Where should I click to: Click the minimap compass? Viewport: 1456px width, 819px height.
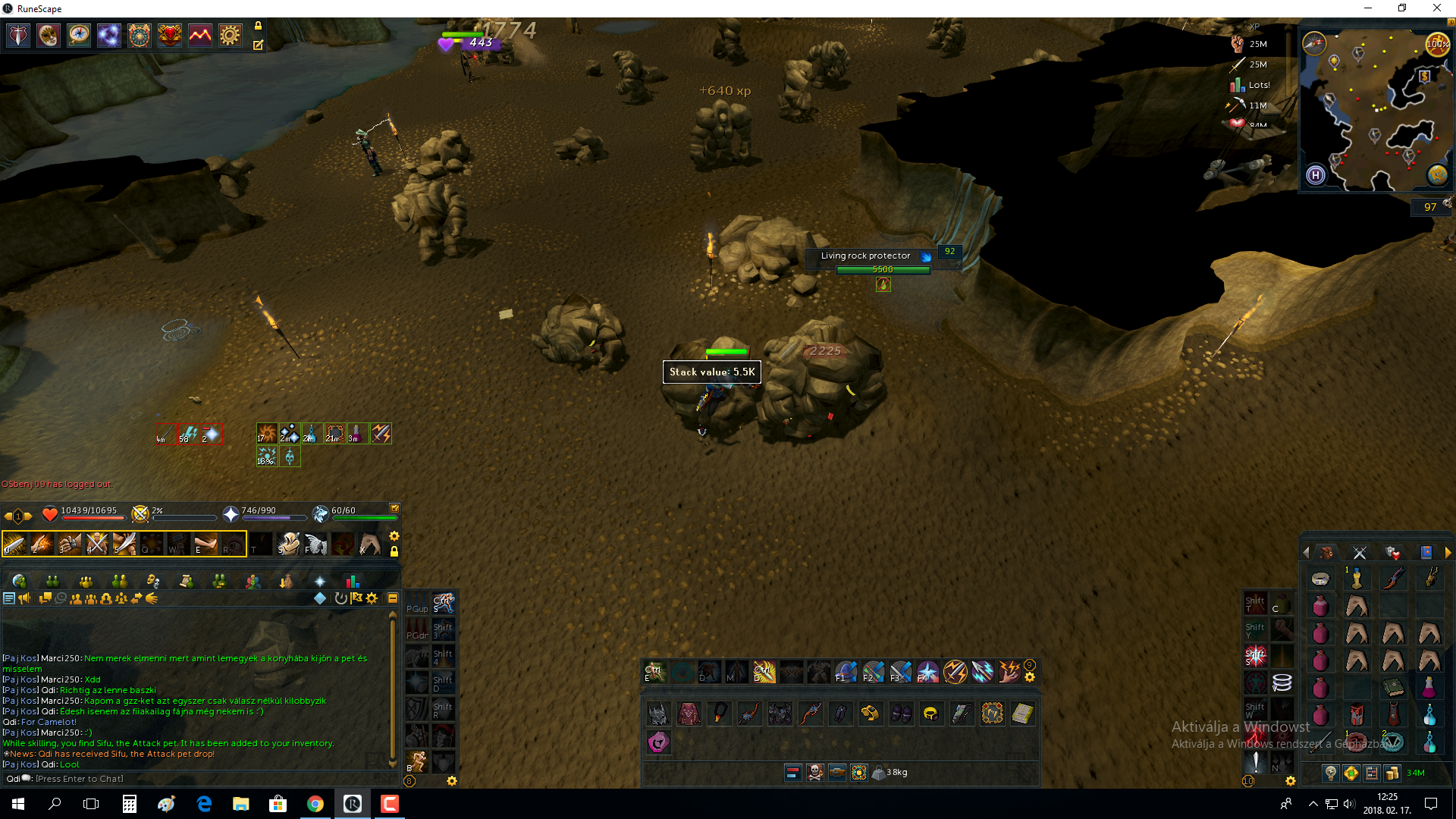click(x=1314, y=42)
